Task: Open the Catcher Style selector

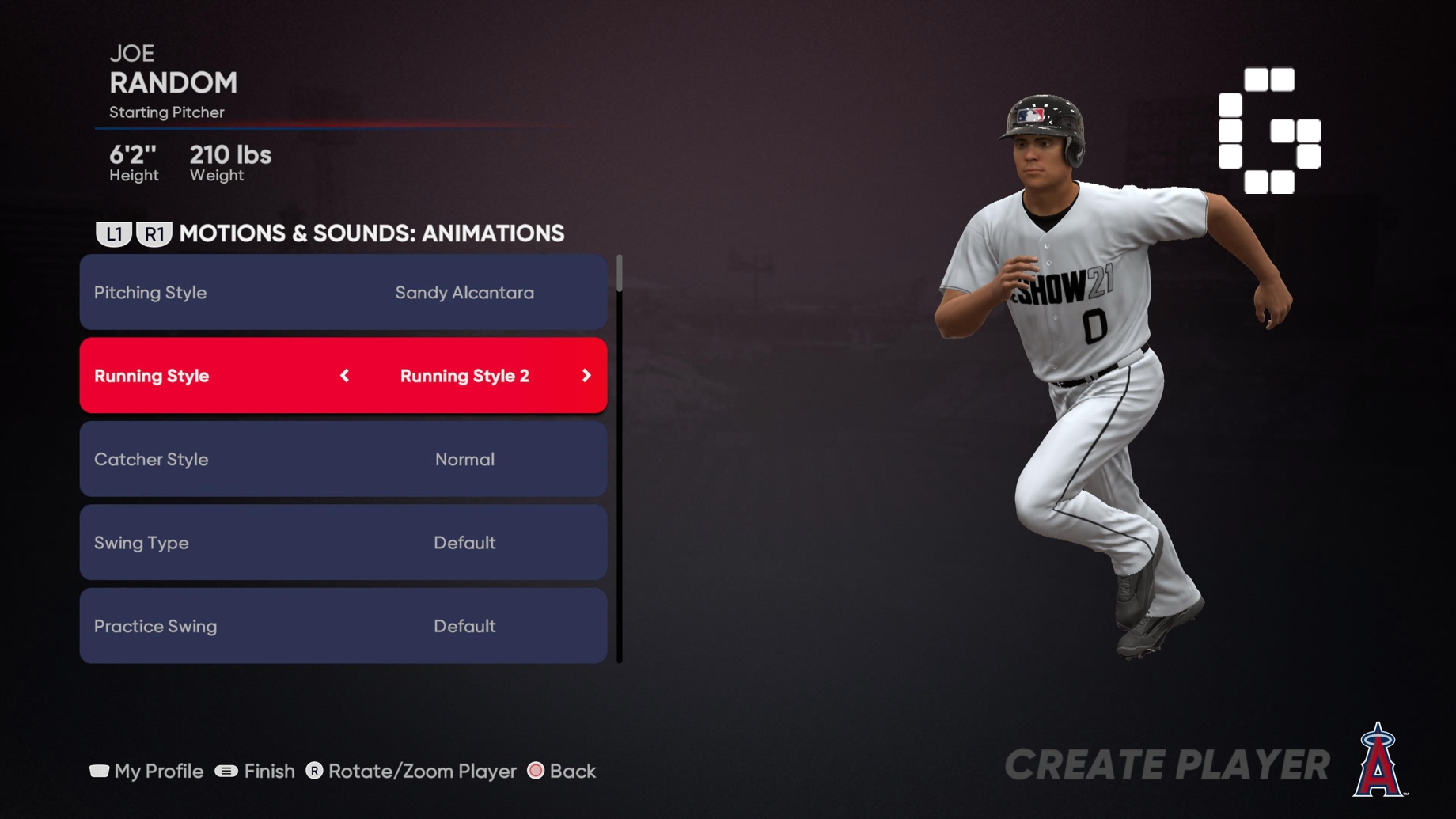Action: tap(343, 459)
